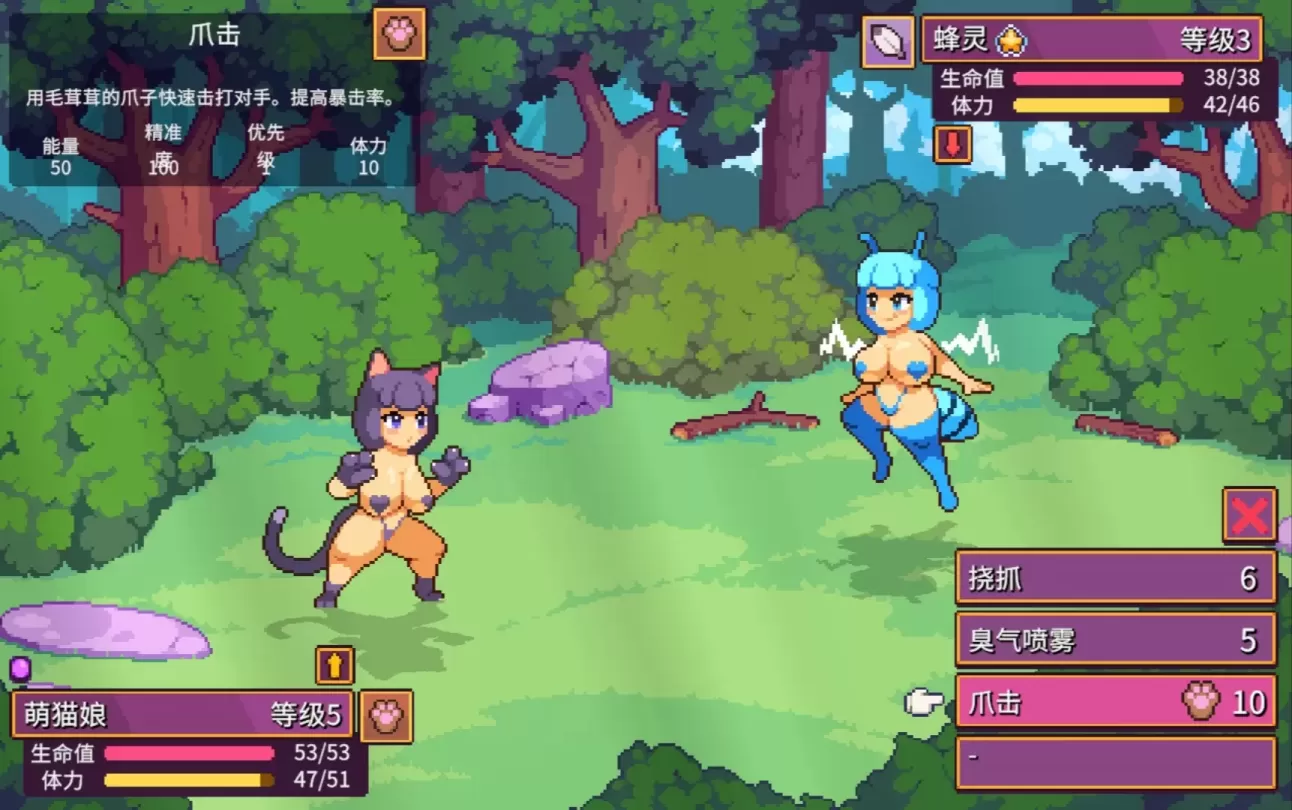Screen dimensions: 1292x810
Task: Select the paw icon next to 萌猫娘's level
Action: point(386,715)
